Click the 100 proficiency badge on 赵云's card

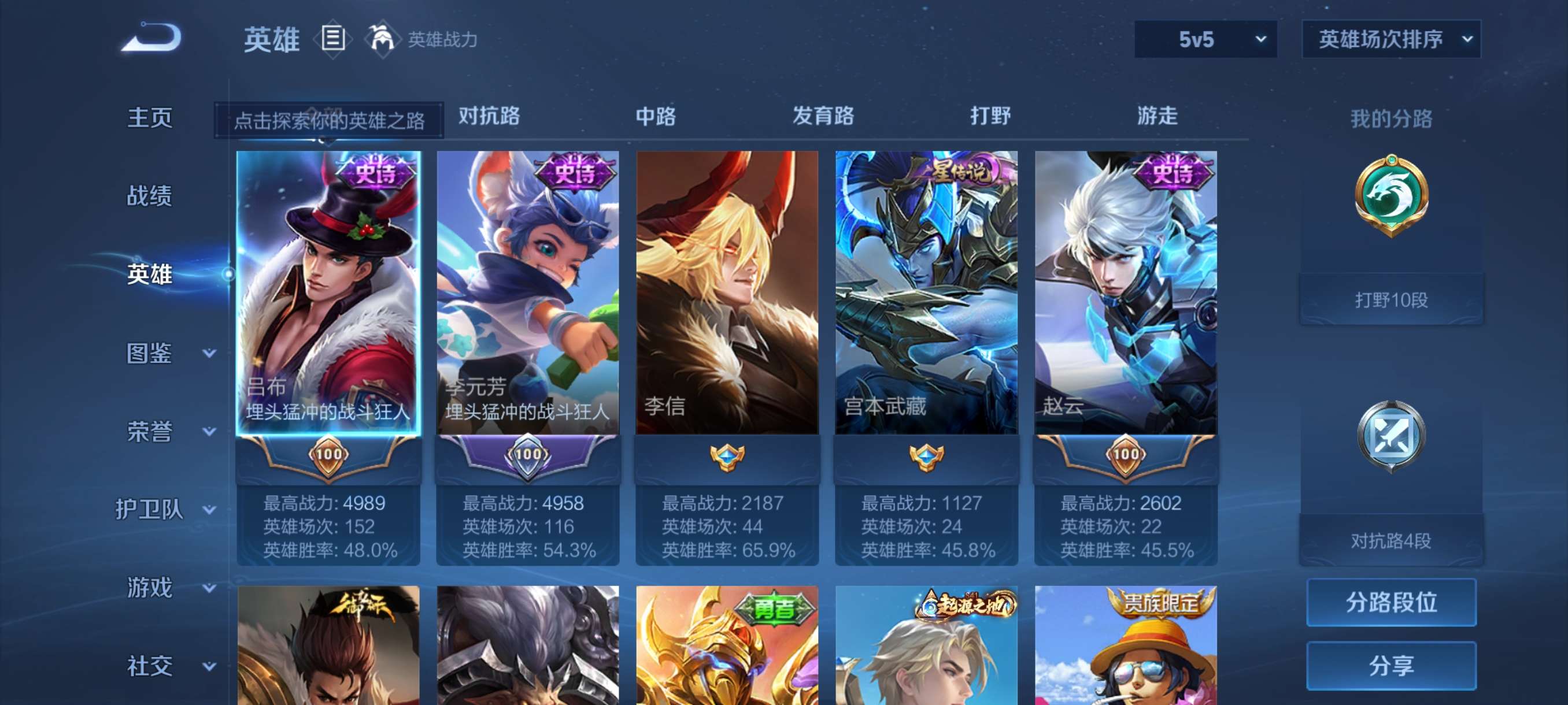point(1125,455)
